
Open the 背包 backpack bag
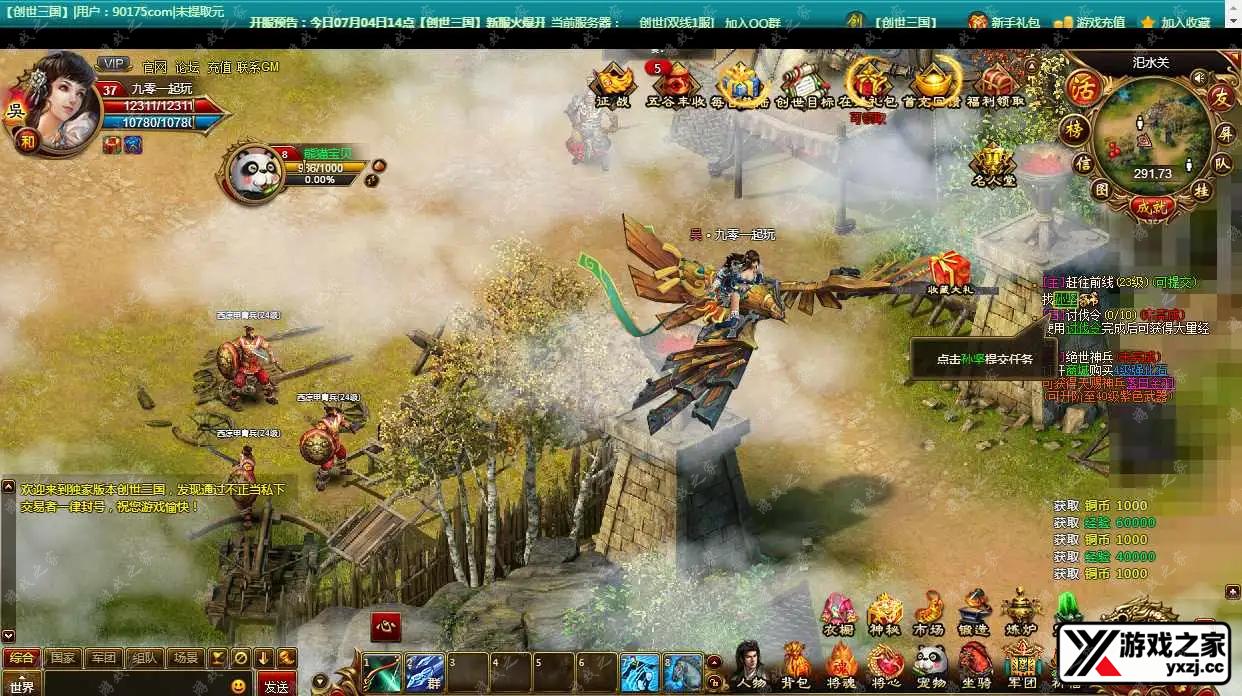pyautogui.click(x=796, y=665)
